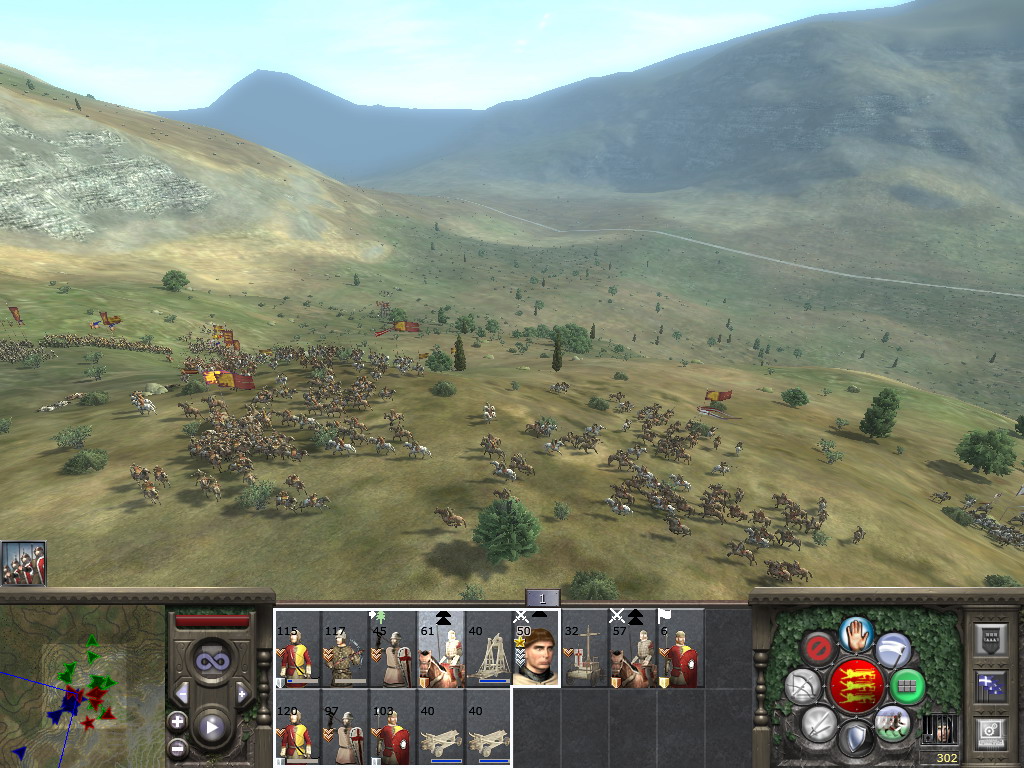The image size is (1024, 768).
Task: Zoom in the battle minimap
Action: [x=177, y=720]
